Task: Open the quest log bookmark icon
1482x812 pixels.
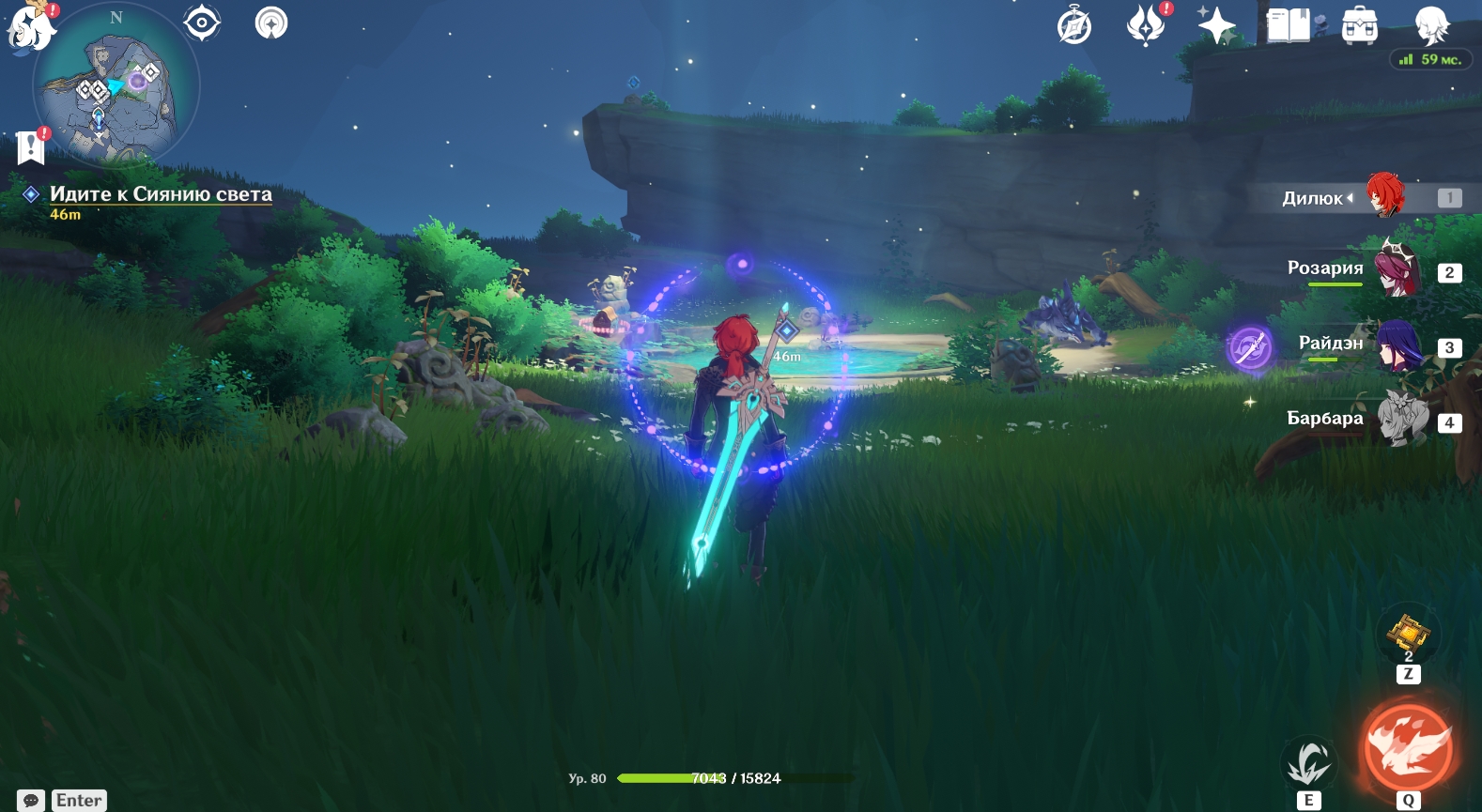Action: [x=31, y=147]
